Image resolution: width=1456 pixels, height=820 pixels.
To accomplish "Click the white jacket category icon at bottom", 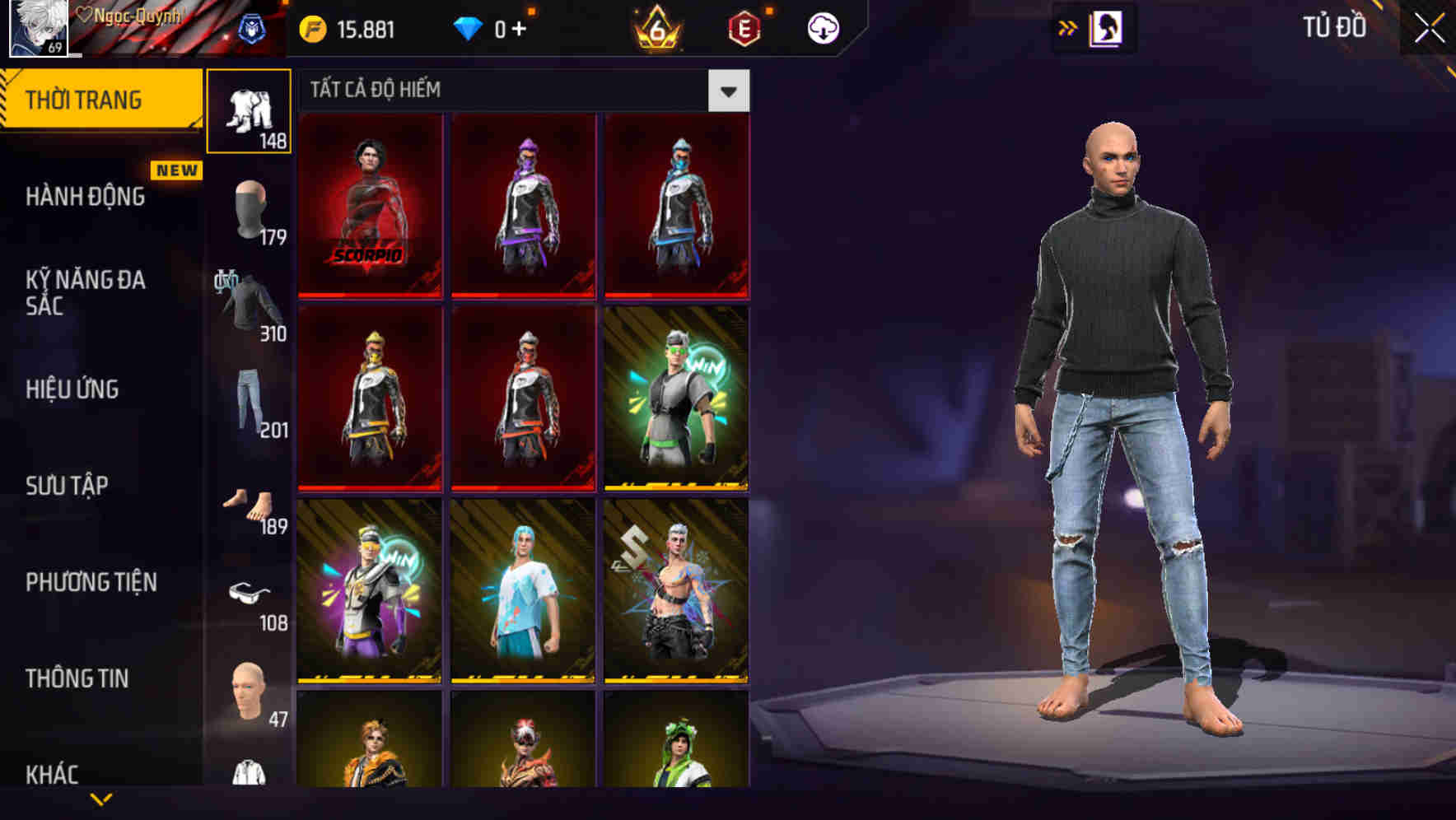I will coord(250,778).
